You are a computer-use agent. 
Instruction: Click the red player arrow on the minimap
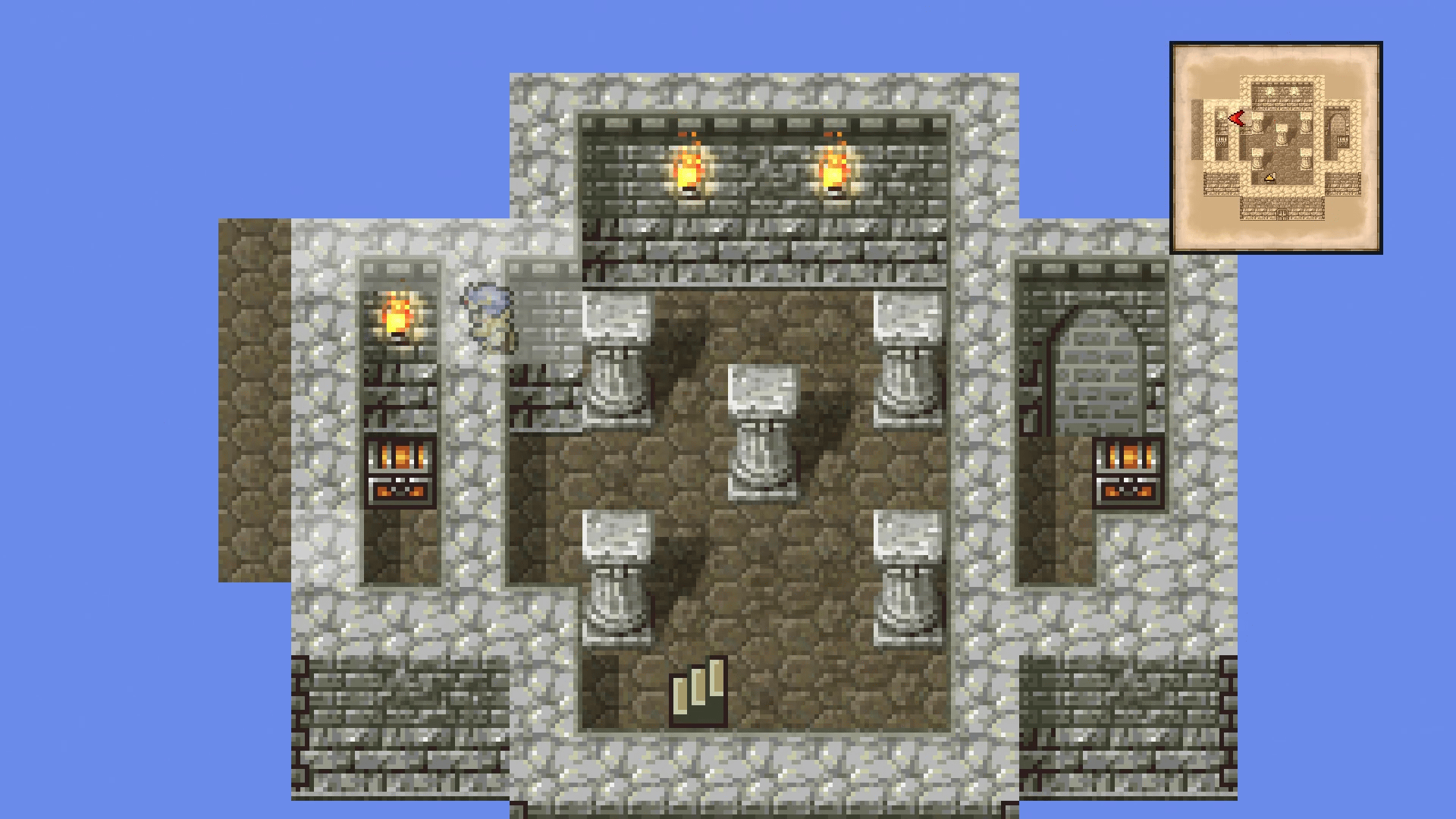pos(1236,118)
